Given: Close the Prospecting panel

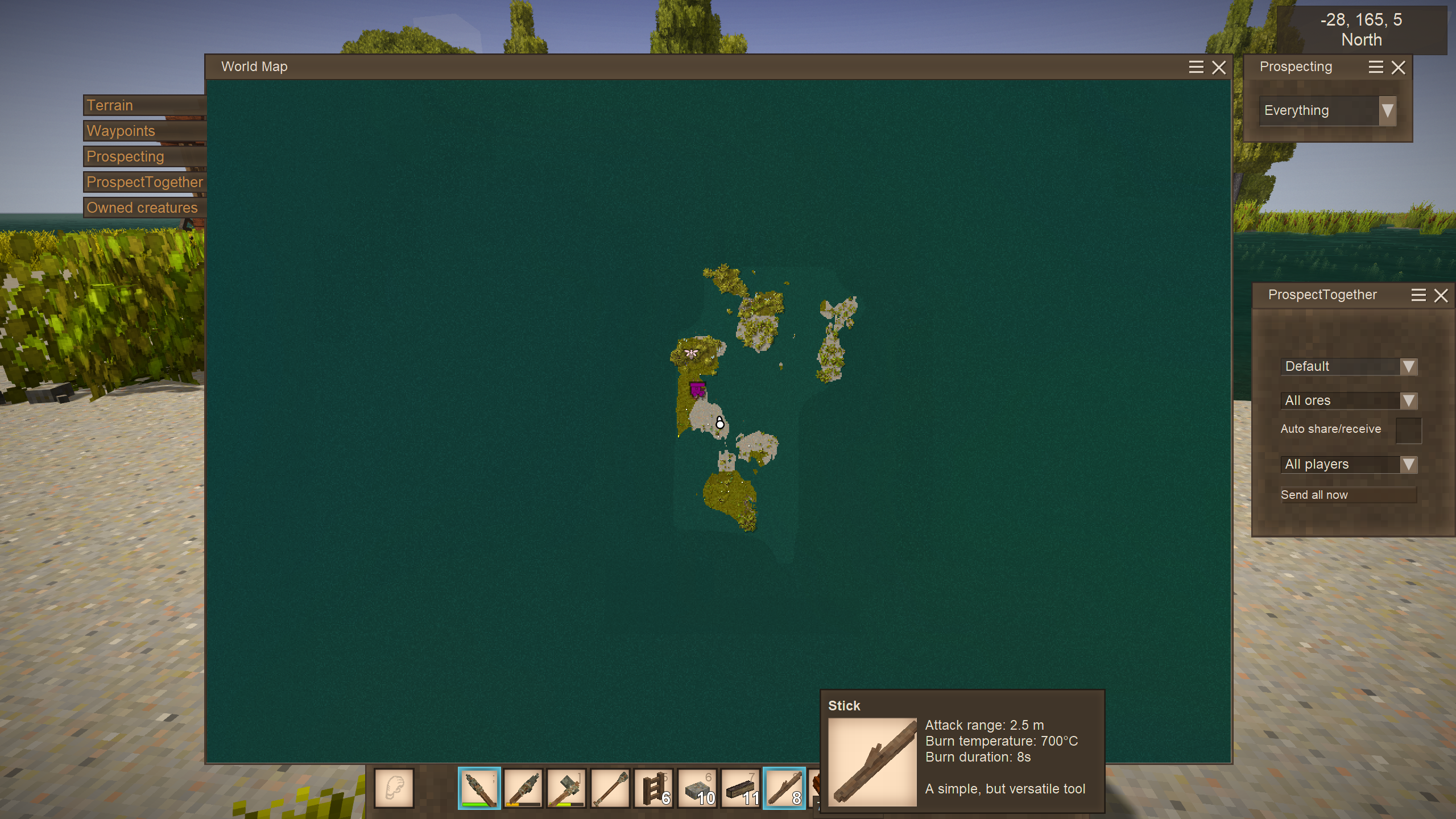Looking at the screenshot, I should click(1399, 67).
